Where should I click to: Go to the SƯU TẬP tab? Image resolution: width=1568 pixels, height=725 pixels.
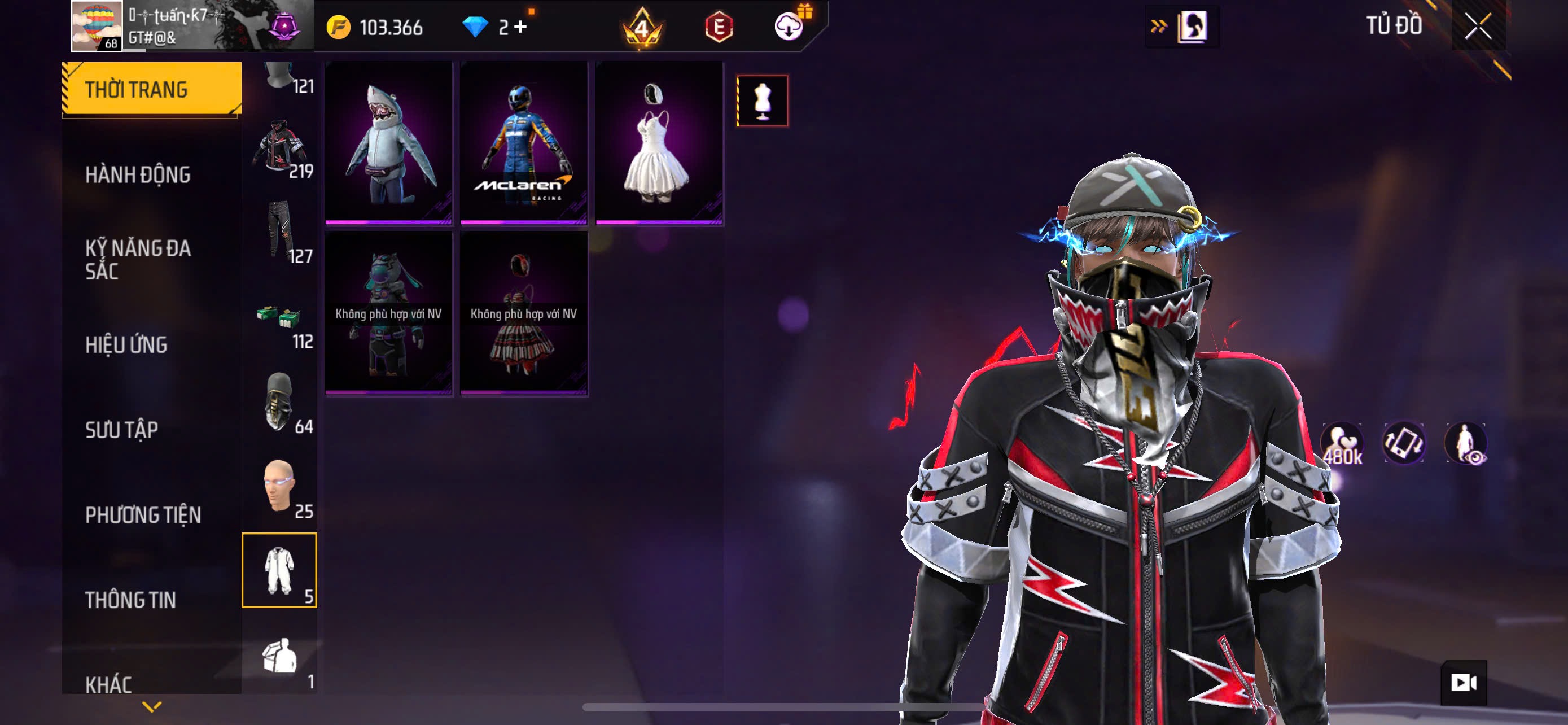coord(122,430)
